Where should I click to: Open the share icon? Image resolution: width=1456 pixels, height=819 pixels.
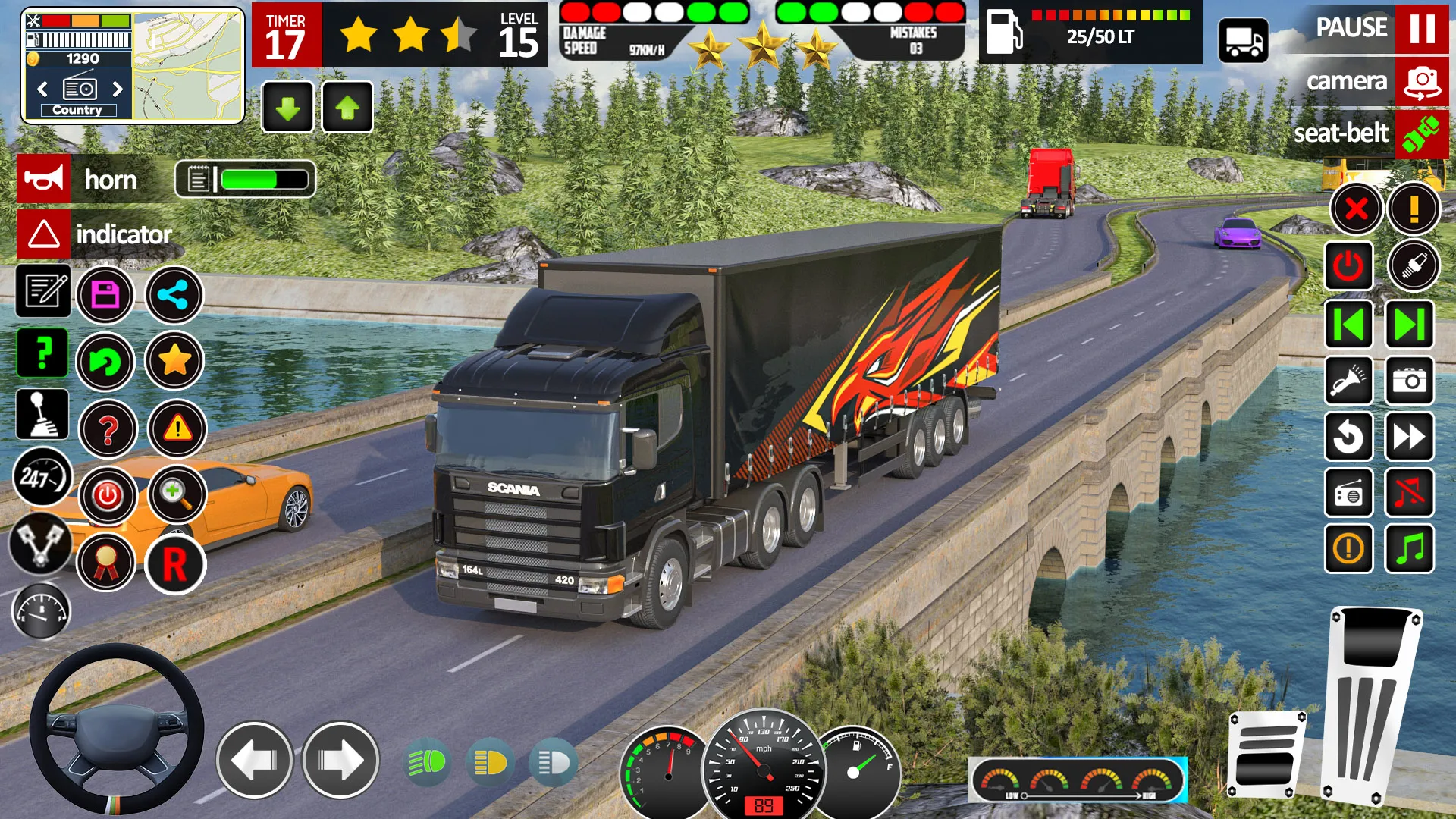[x=174, y=296]
